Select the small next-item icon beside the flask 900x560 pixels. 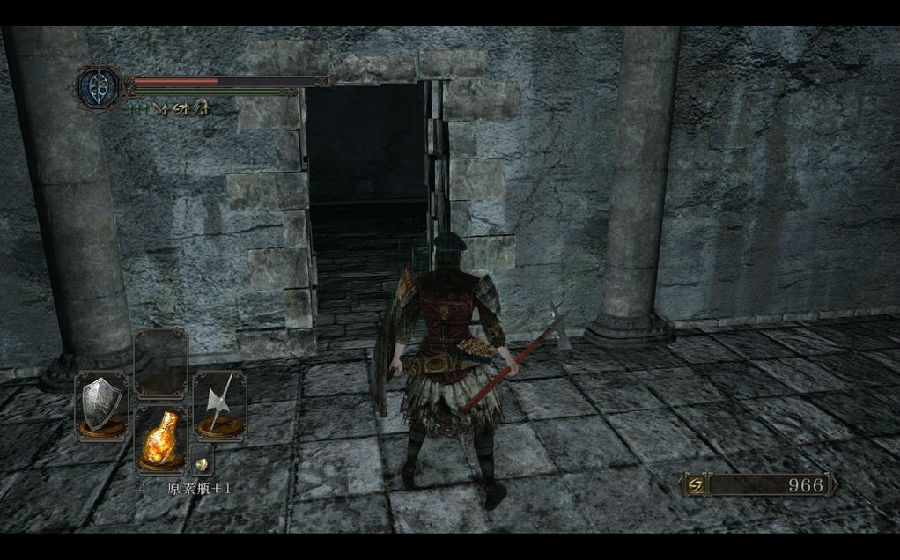coord(201,464)
